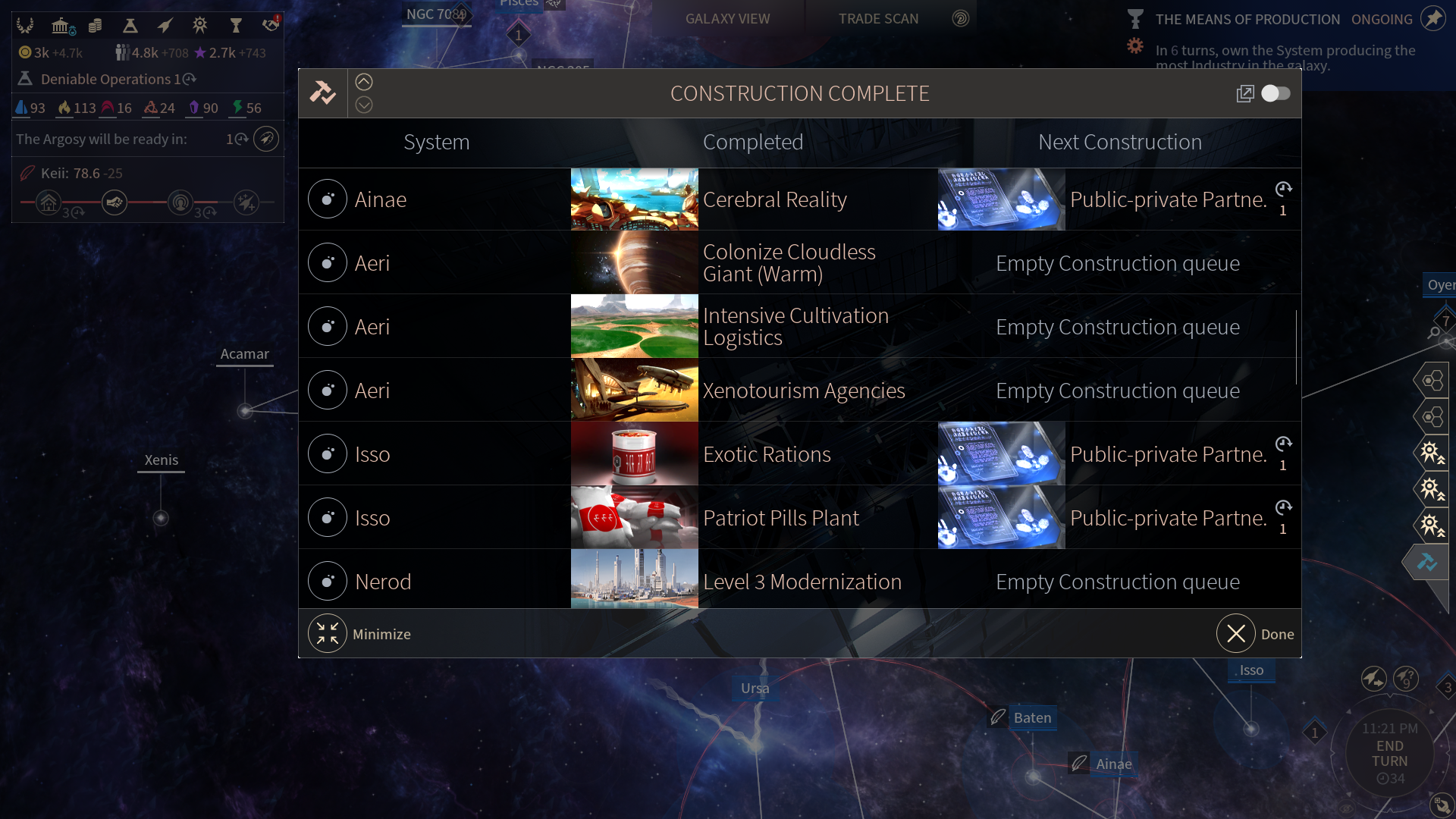Open the Cerebral Reality thumbnail
This screenshot has height=819, width=1456.
[634, 199]
